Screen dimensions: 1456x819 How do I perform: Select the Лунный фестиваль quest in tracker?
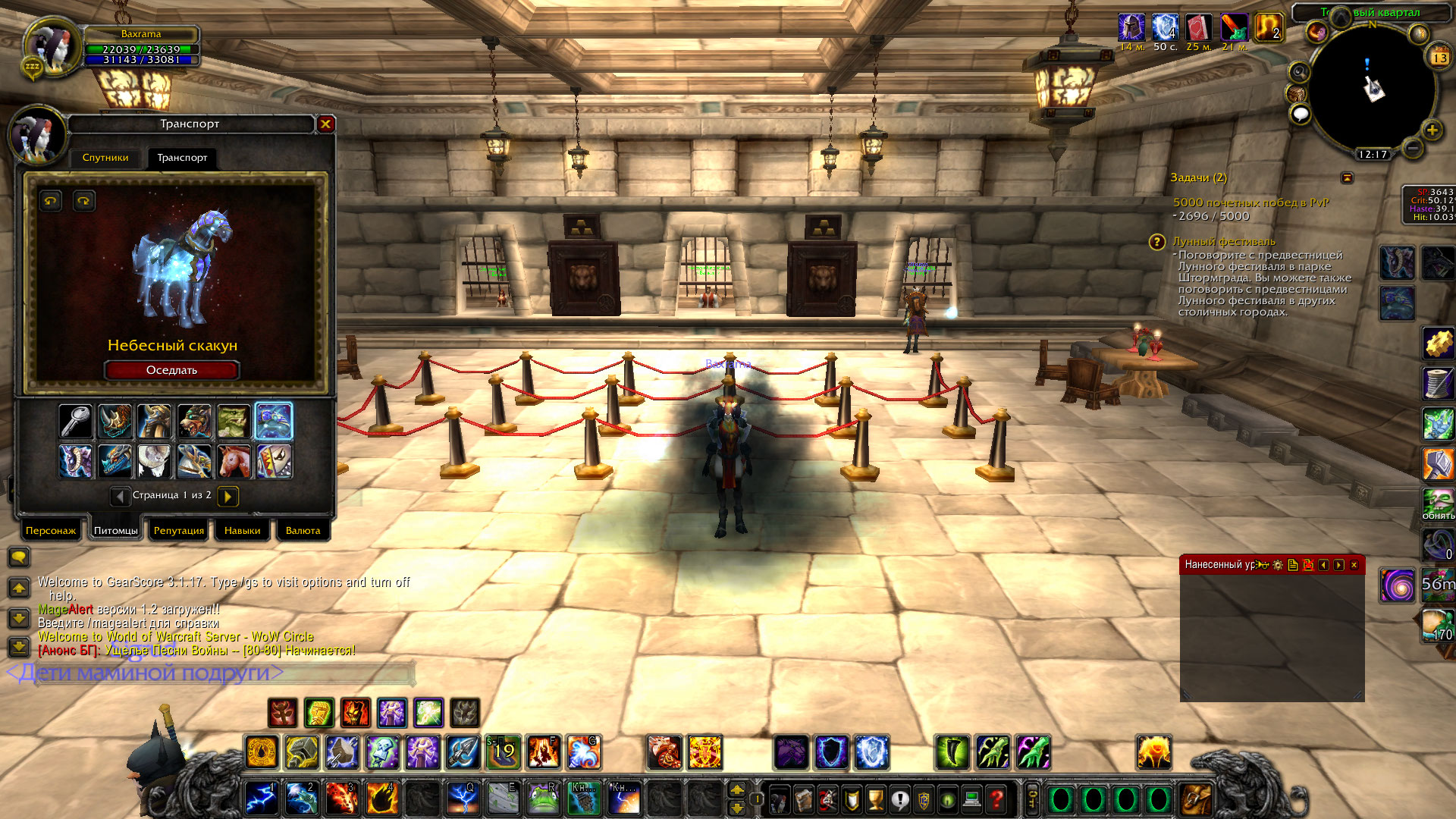(x=1223, y=241)
